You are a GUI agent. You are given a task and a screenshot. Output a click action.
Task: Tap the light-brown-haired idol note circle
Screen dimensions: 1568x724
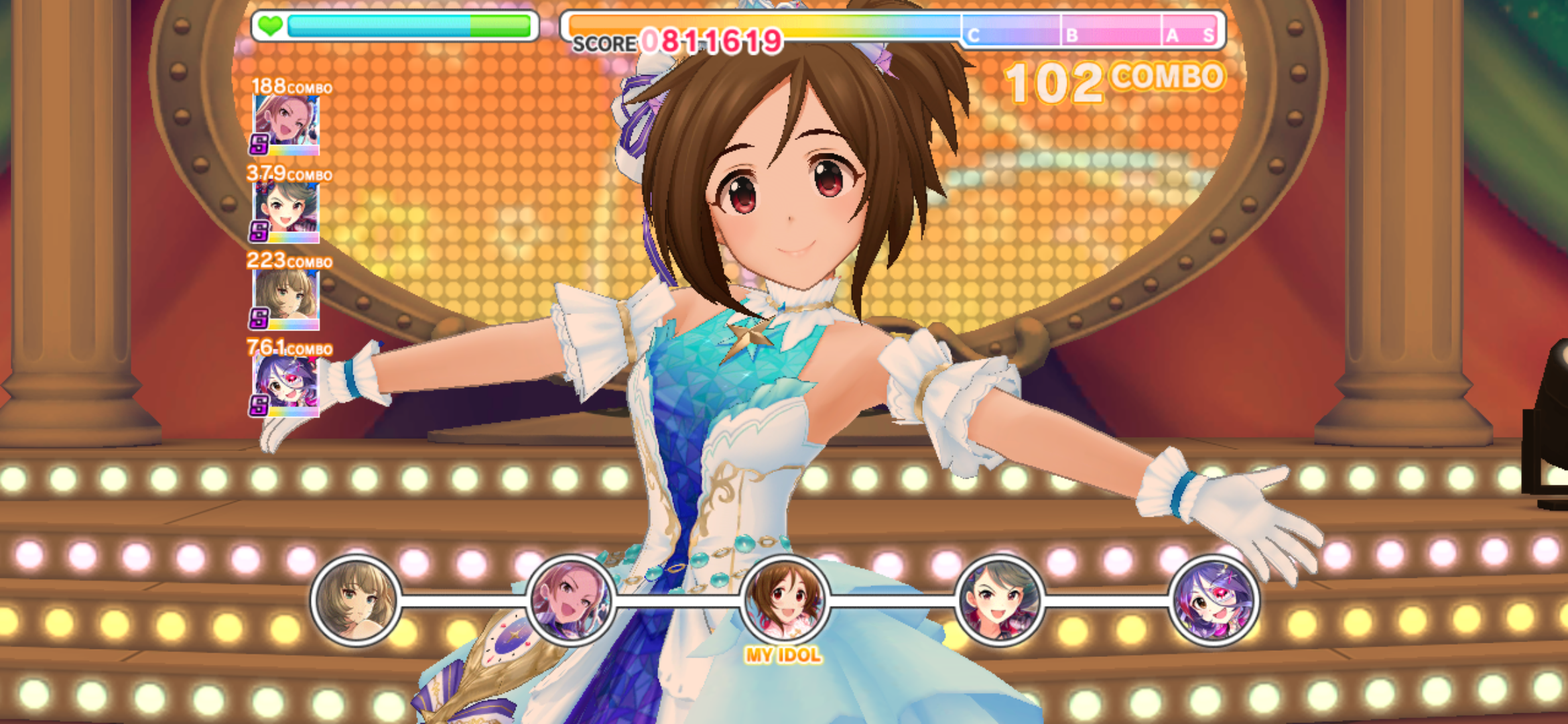pos(356,600)
